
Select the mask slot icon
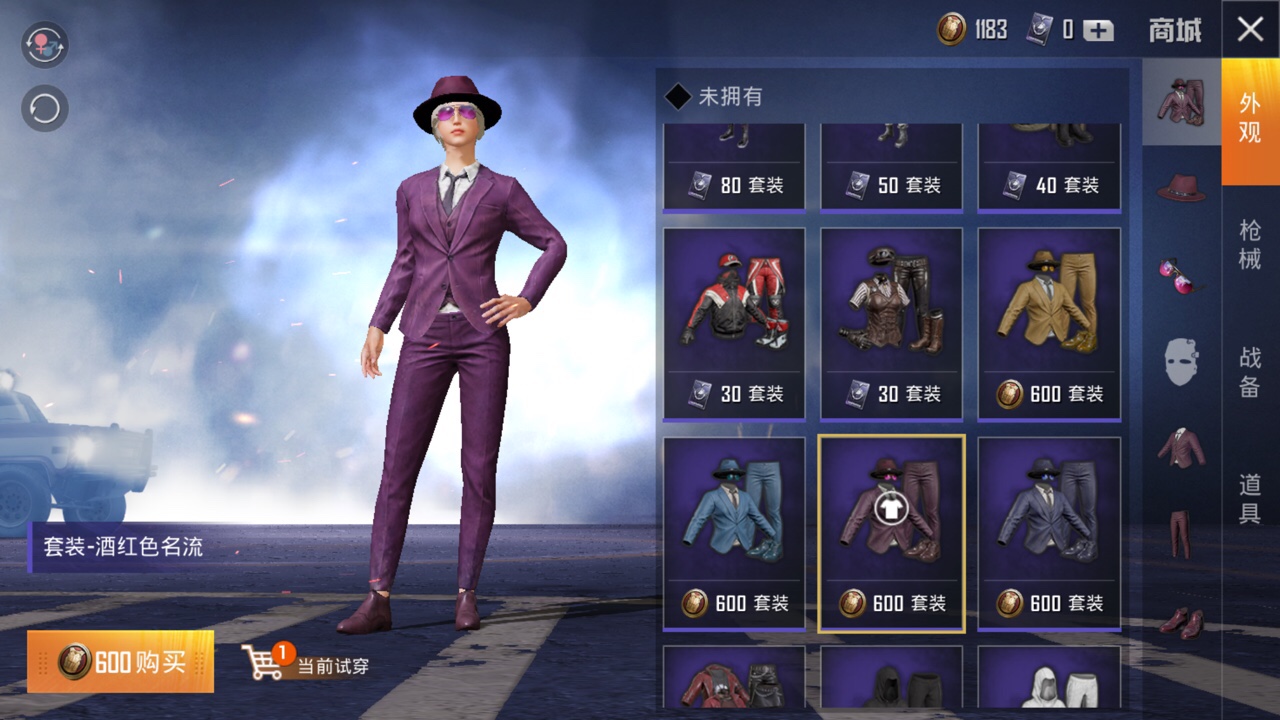(1180, 355)
